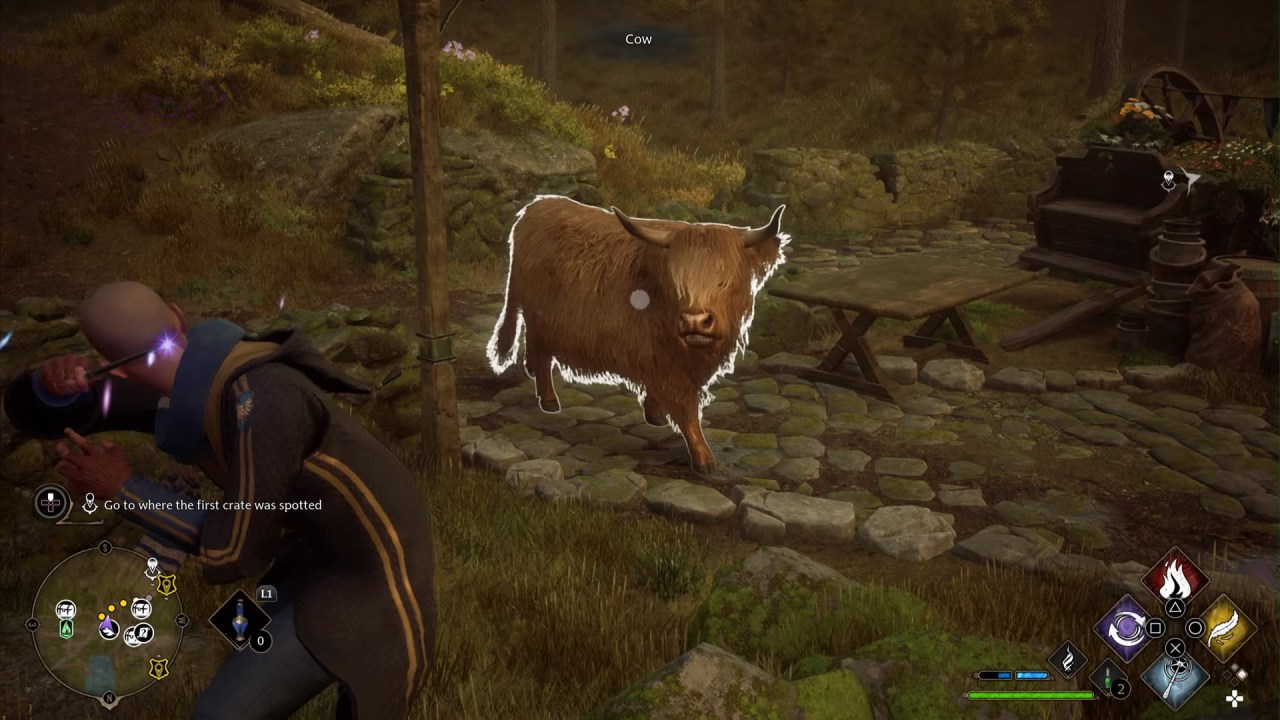Click the N compass marker on the minimap

(108, 697)
